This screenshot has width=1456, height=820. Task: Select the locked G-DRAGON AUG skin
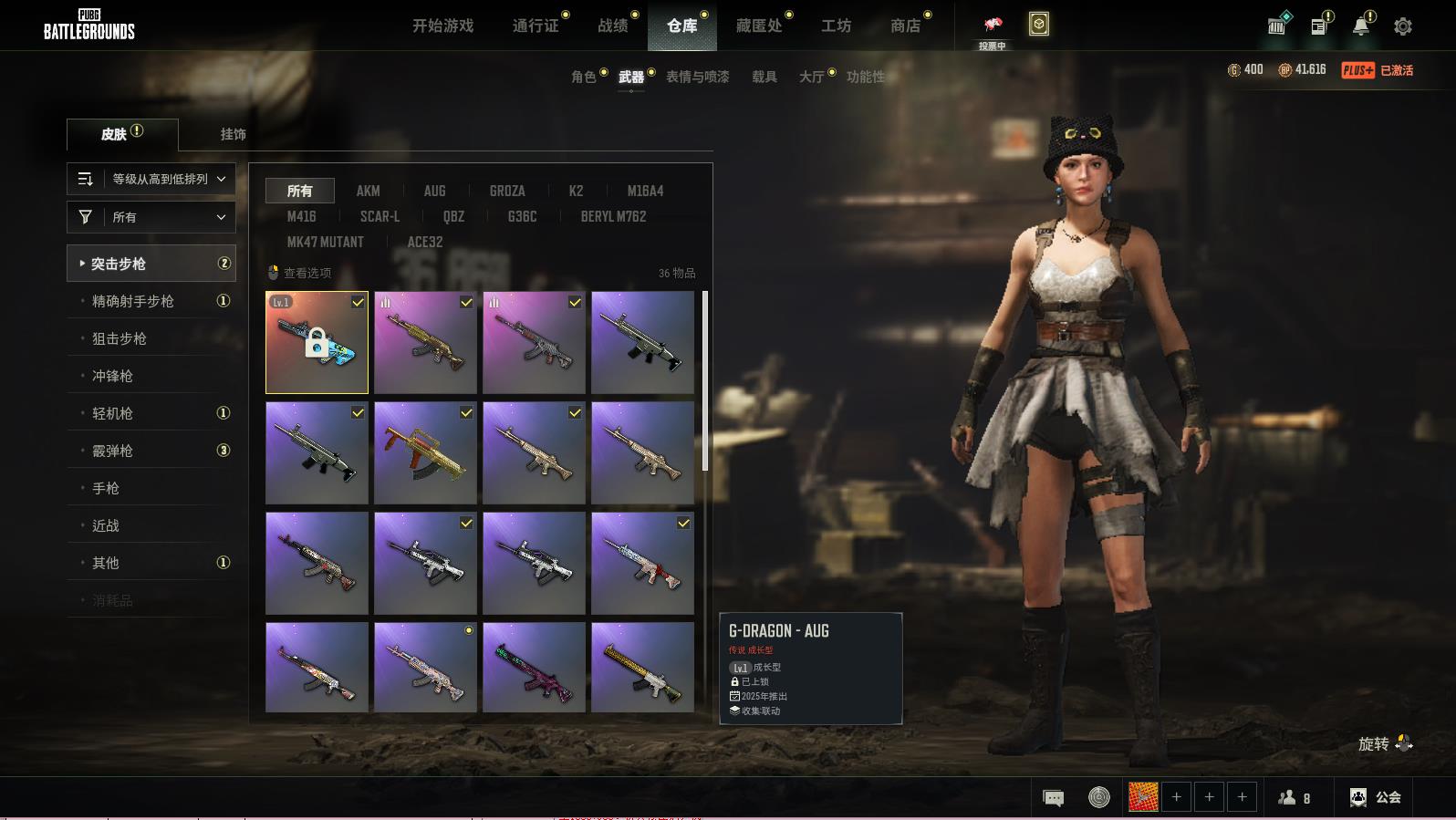pos(317,343)
